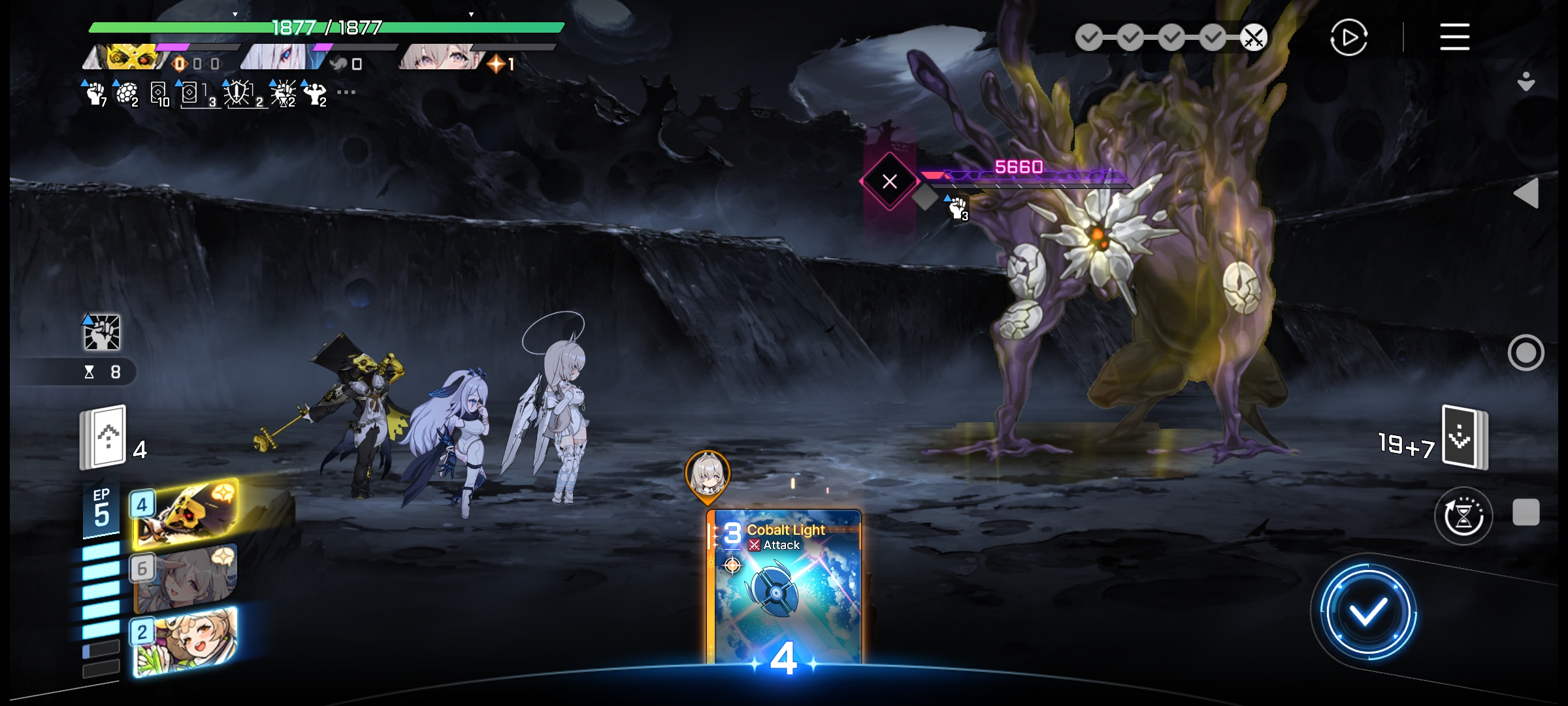
Task: Toggle the auto-play battle button
Action: click(x=1348, y=37)
